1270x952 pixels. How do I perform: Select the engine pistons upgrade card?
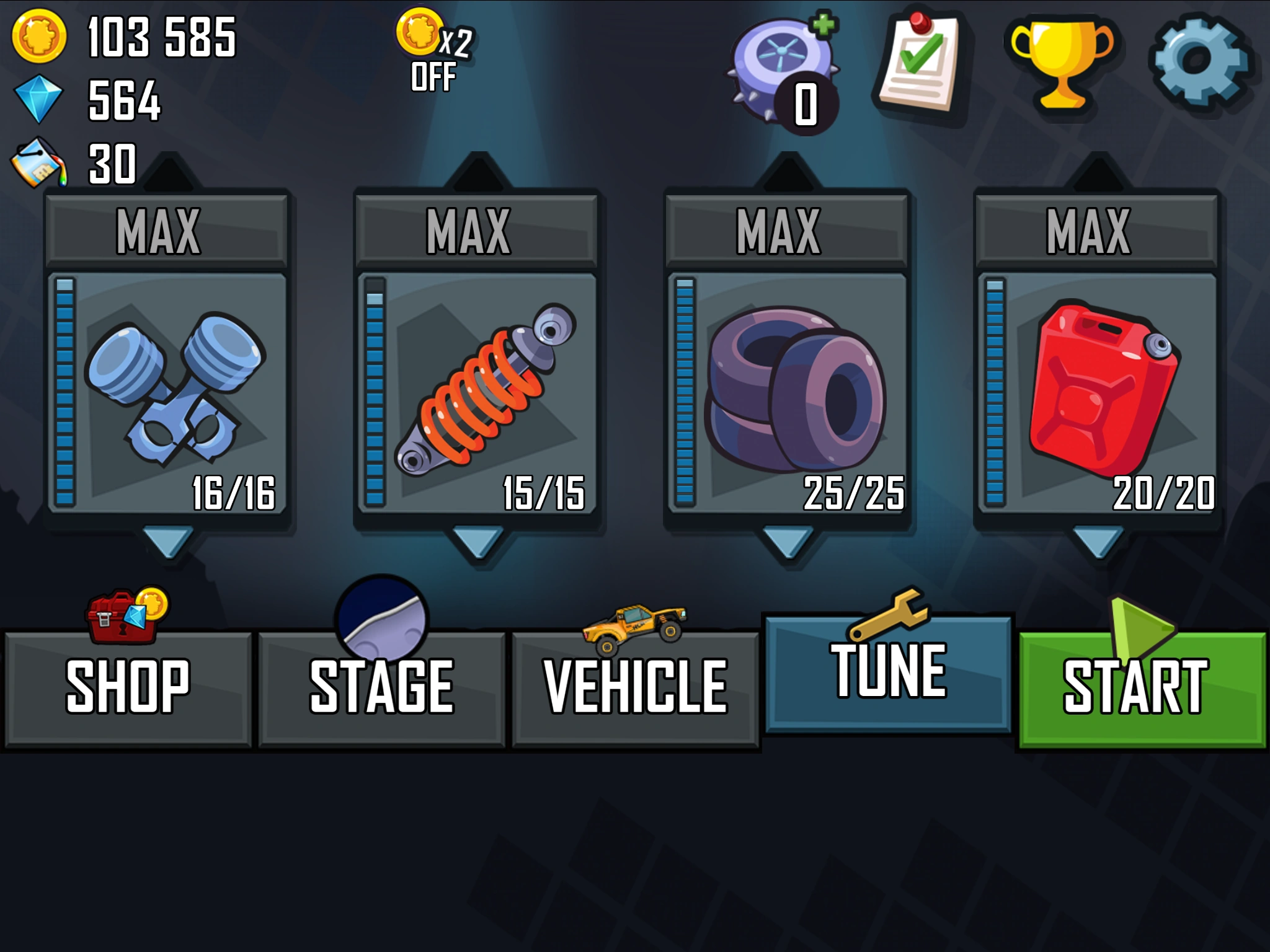(167, 384)
